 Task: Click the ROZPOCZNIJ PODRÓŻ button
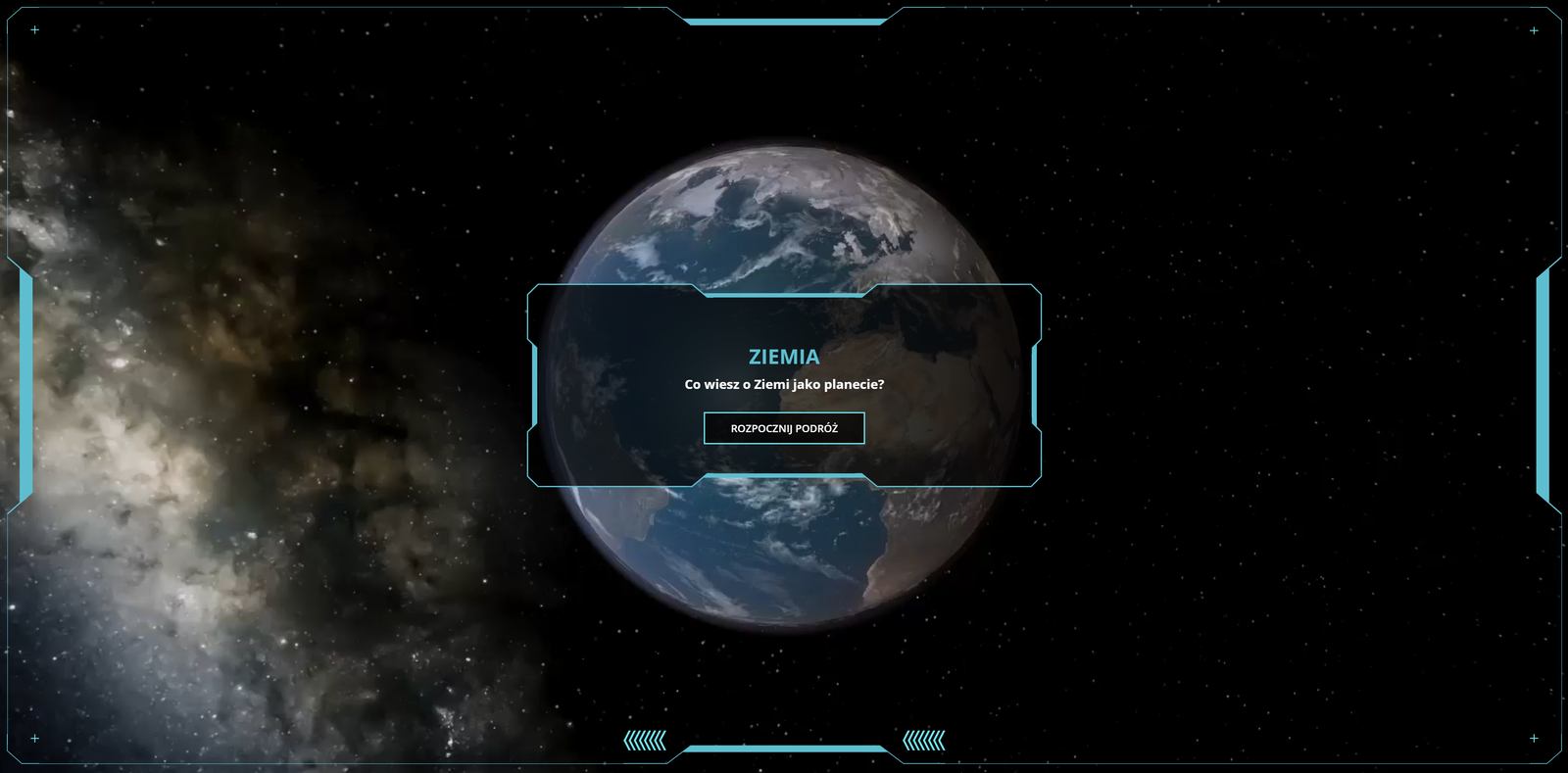784,428
